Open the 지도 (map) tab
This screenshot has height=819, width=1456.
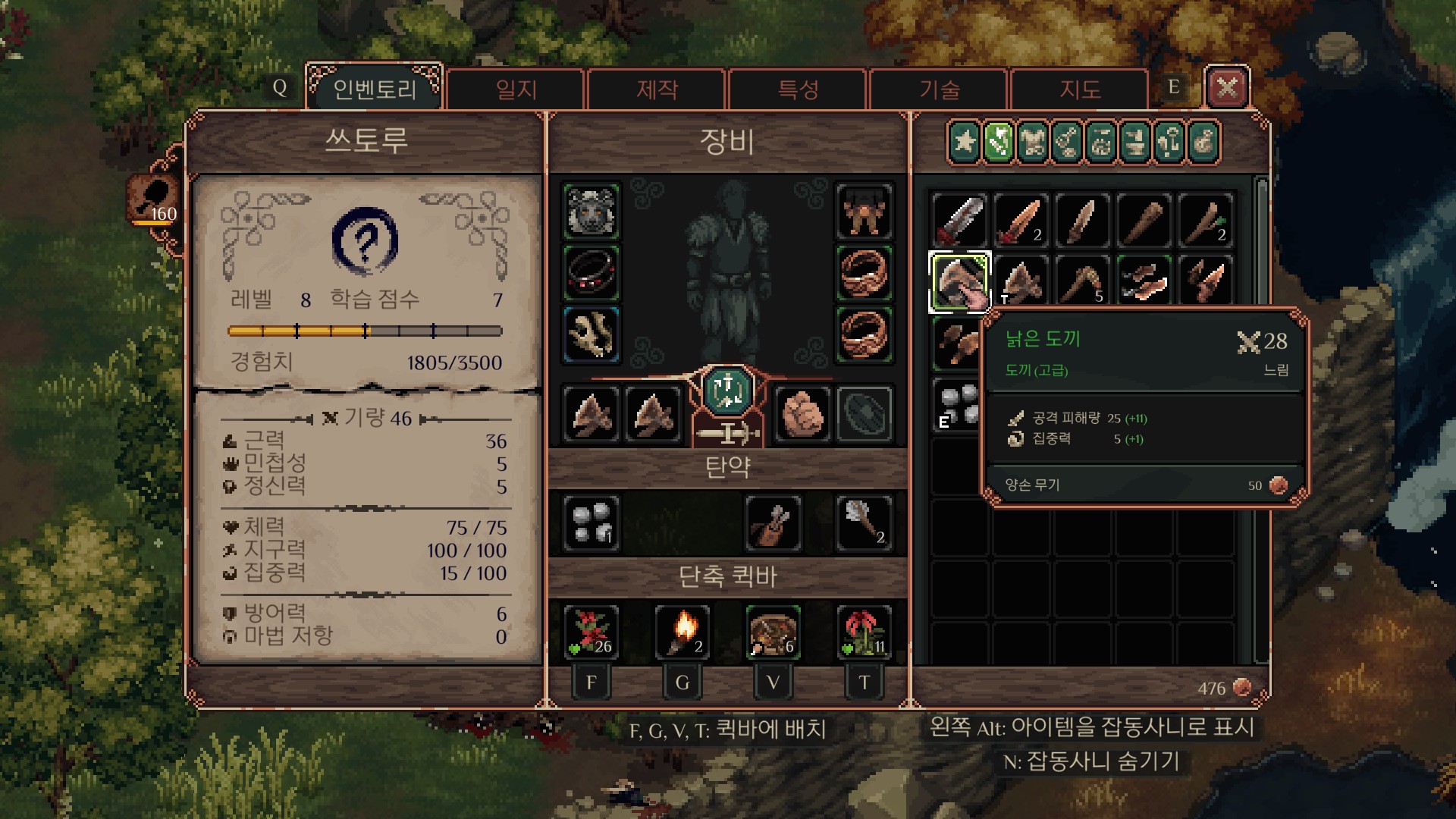coord(1079,89)
